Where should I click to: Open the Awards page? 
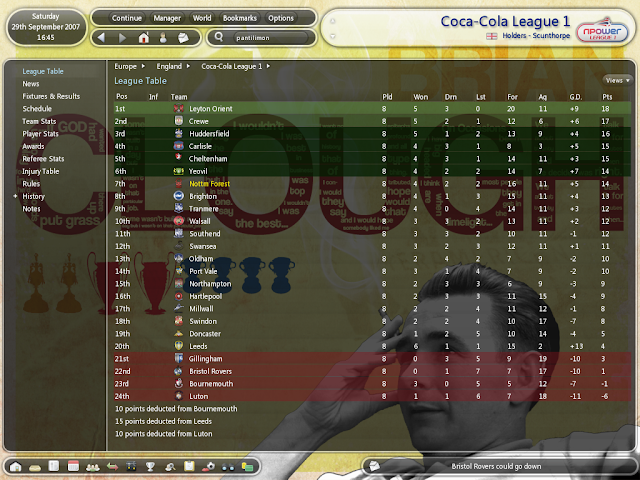tap(34, 146)
